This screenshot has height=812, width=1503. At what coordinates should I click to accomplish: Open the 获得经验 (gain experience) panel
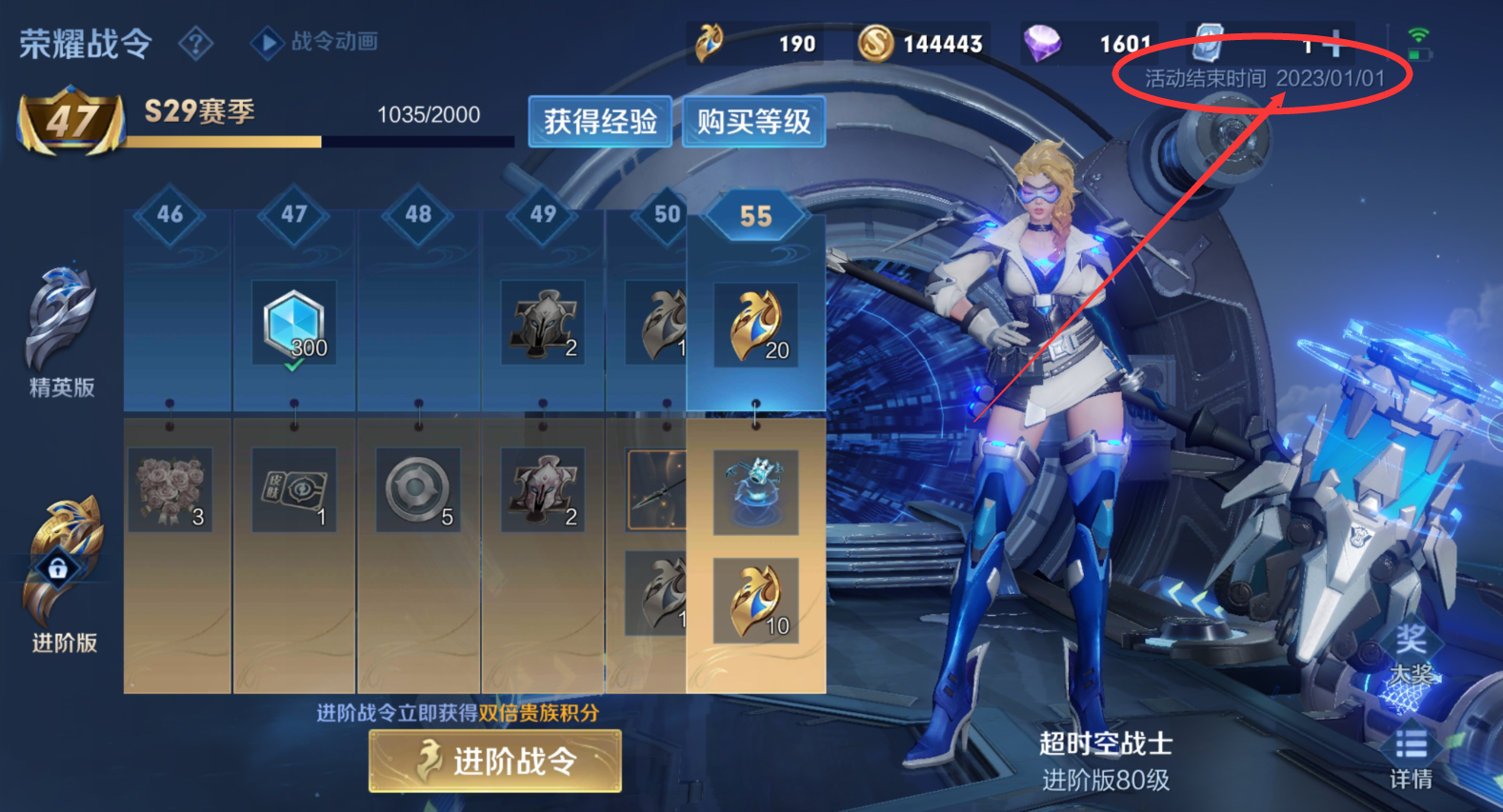600,122
